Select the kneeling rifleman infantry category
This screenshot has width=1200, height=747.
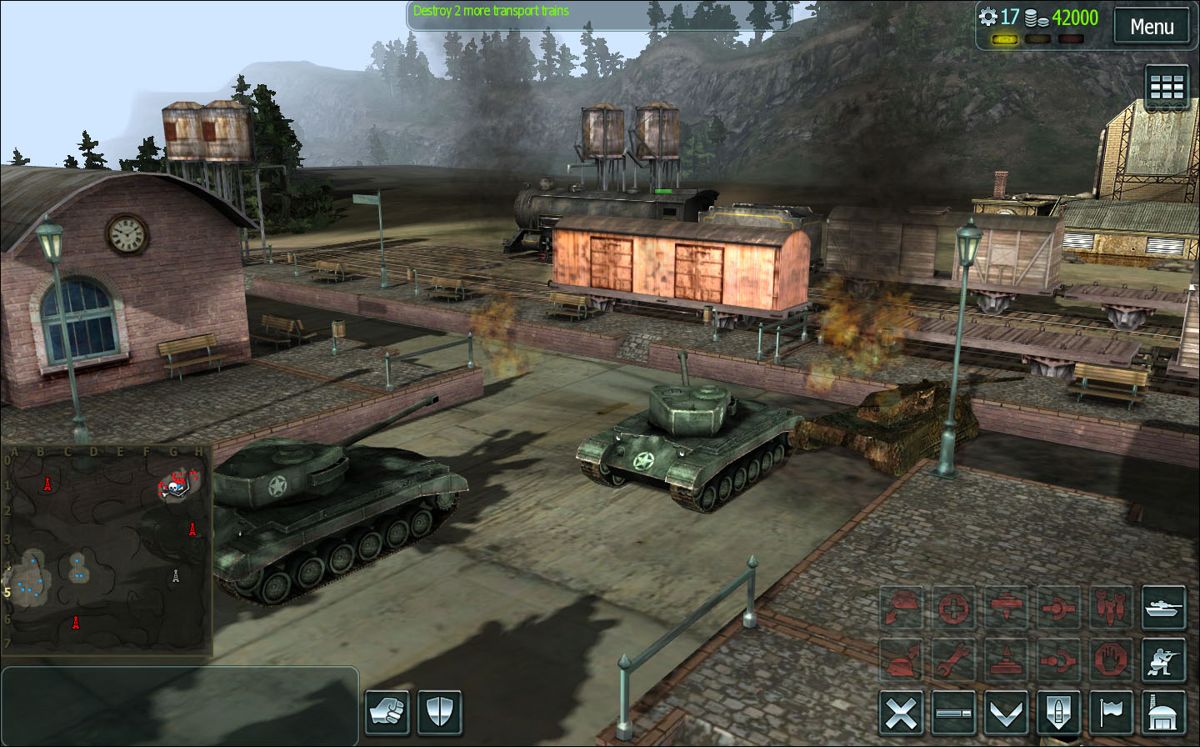[1164, 660]
